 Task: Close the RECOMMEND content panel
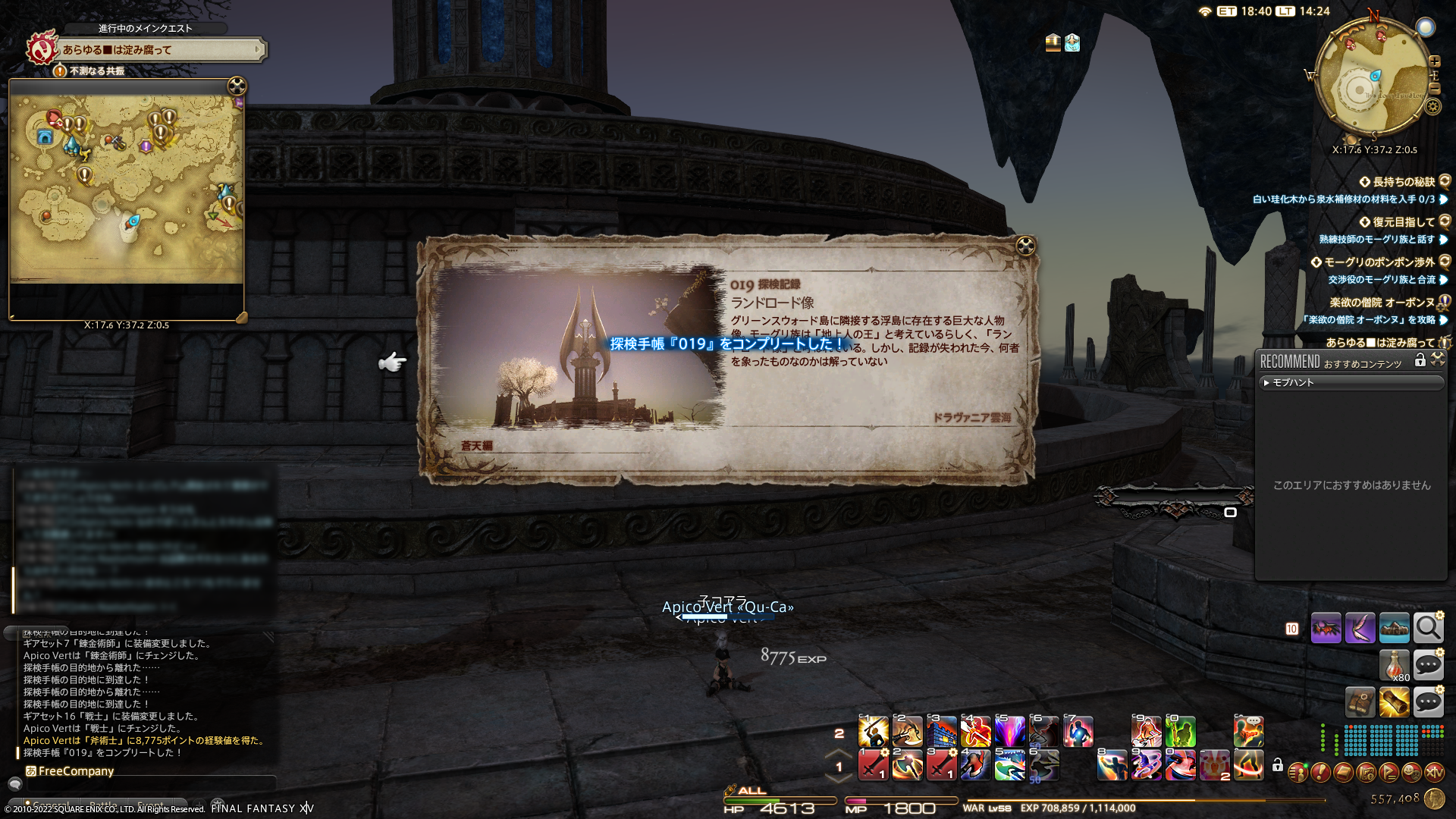click(1438, 360)
